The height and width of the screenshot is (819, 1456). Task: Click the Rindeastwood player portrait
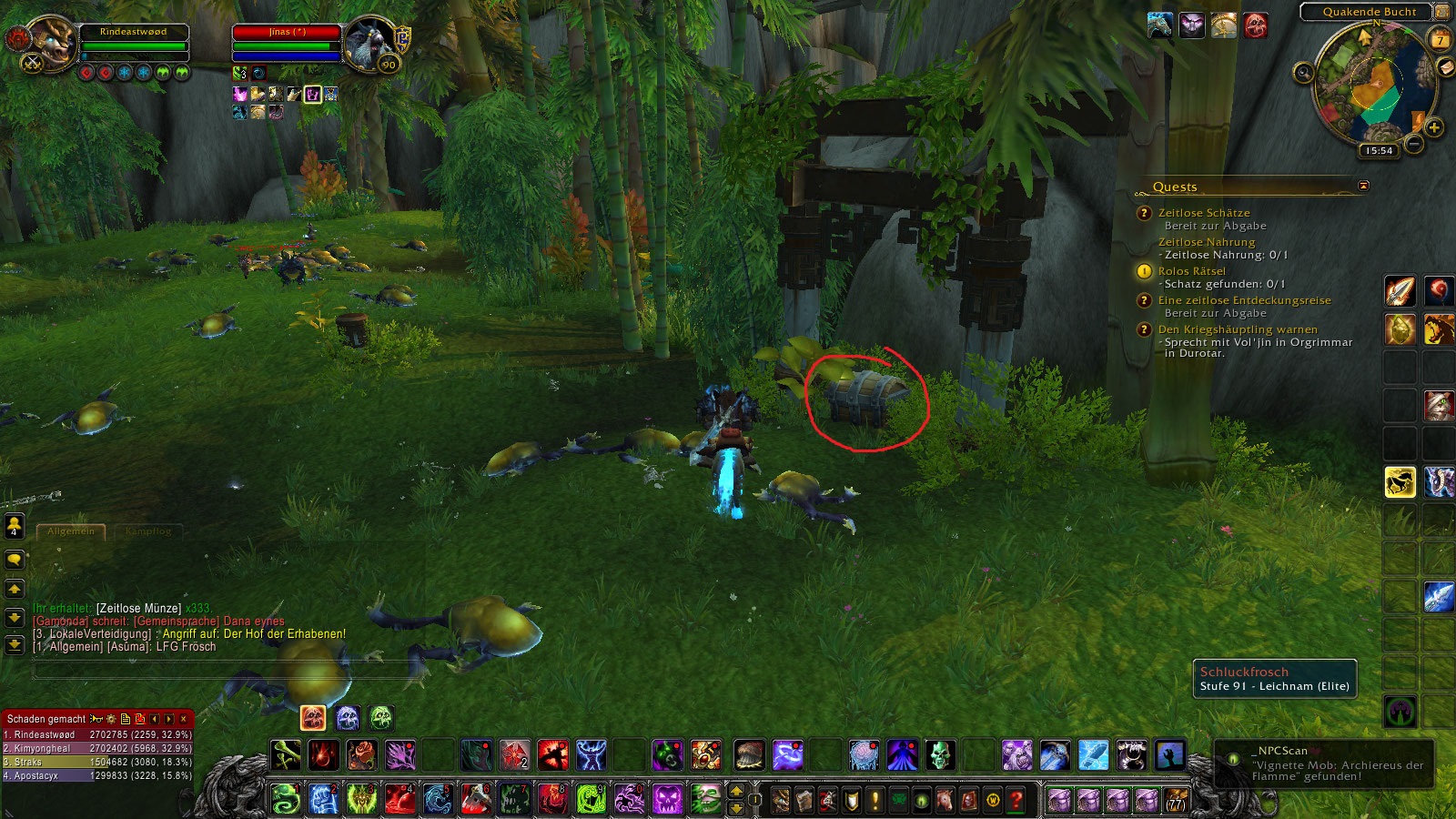(52, 43)
